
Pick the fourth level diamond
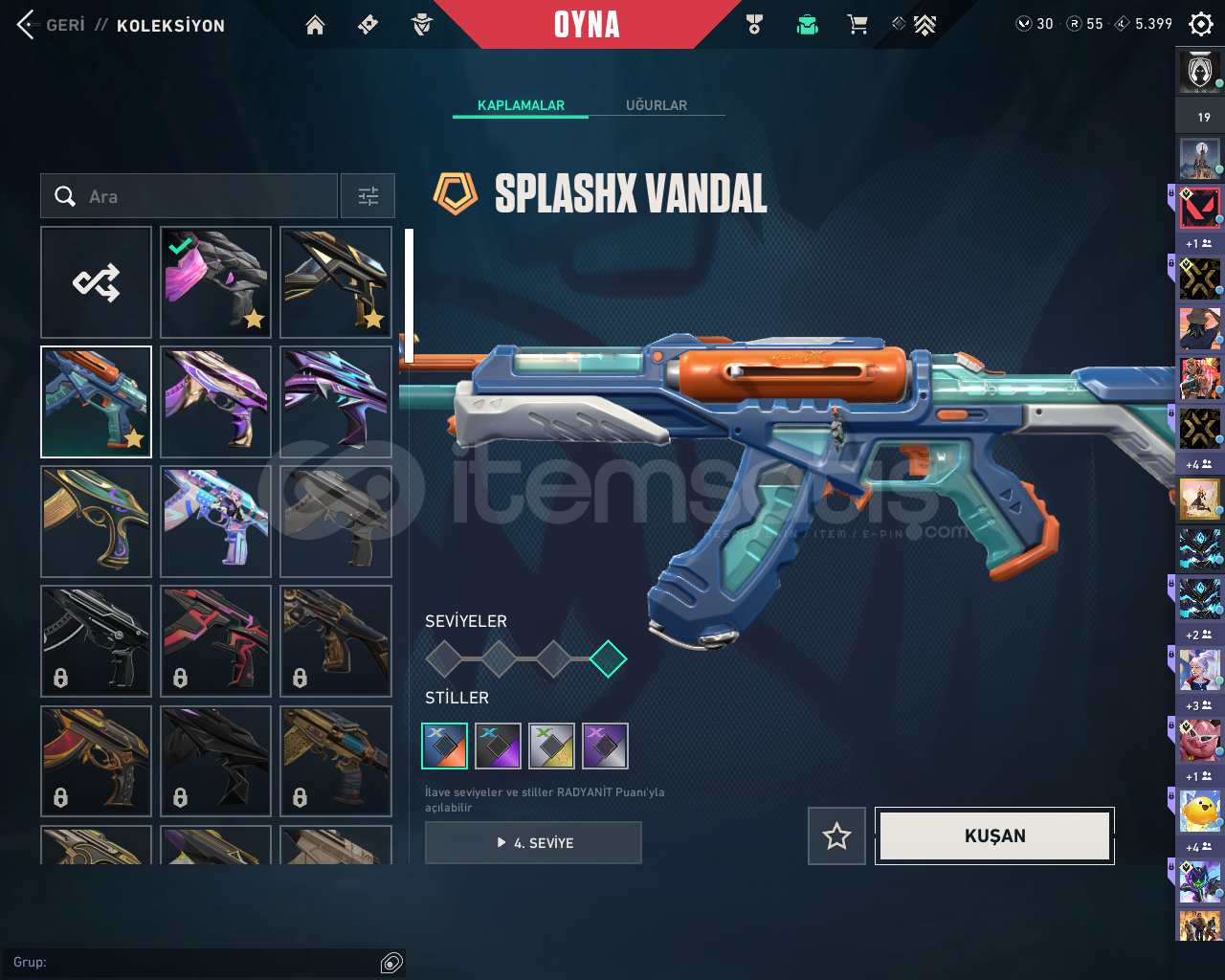pos(608,658)
